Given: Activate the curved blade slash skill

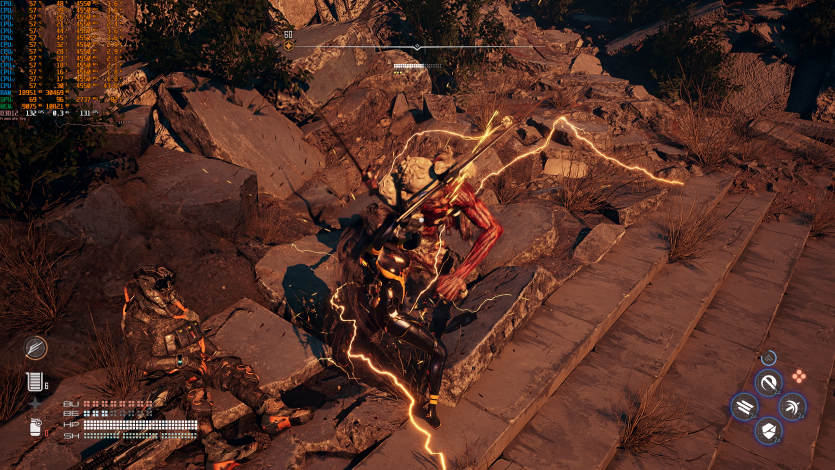Looking at the screenshot, I should click(x=769, y=382).
